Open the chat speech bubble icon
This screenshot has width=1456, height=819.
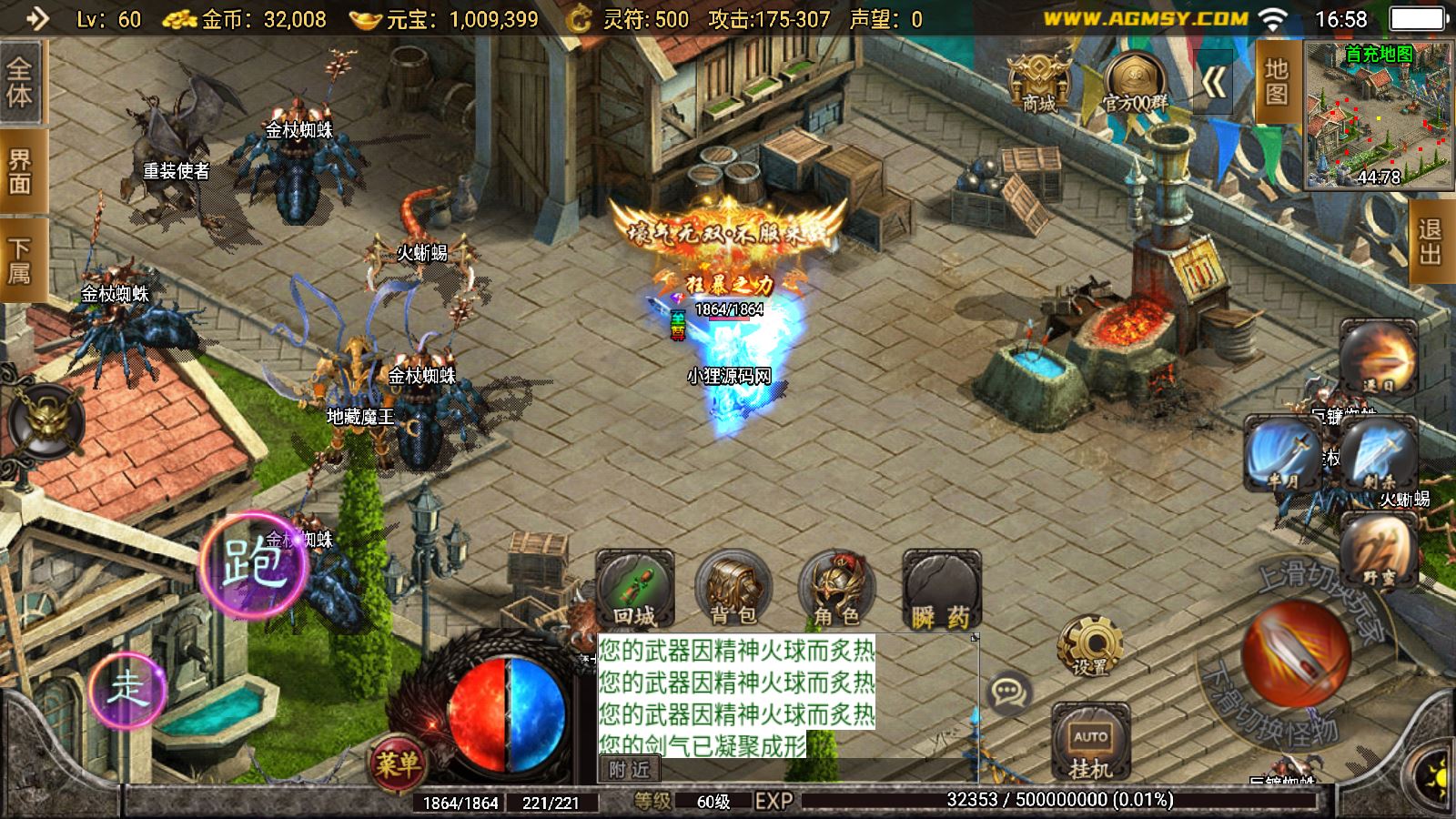coord(1008,693)
